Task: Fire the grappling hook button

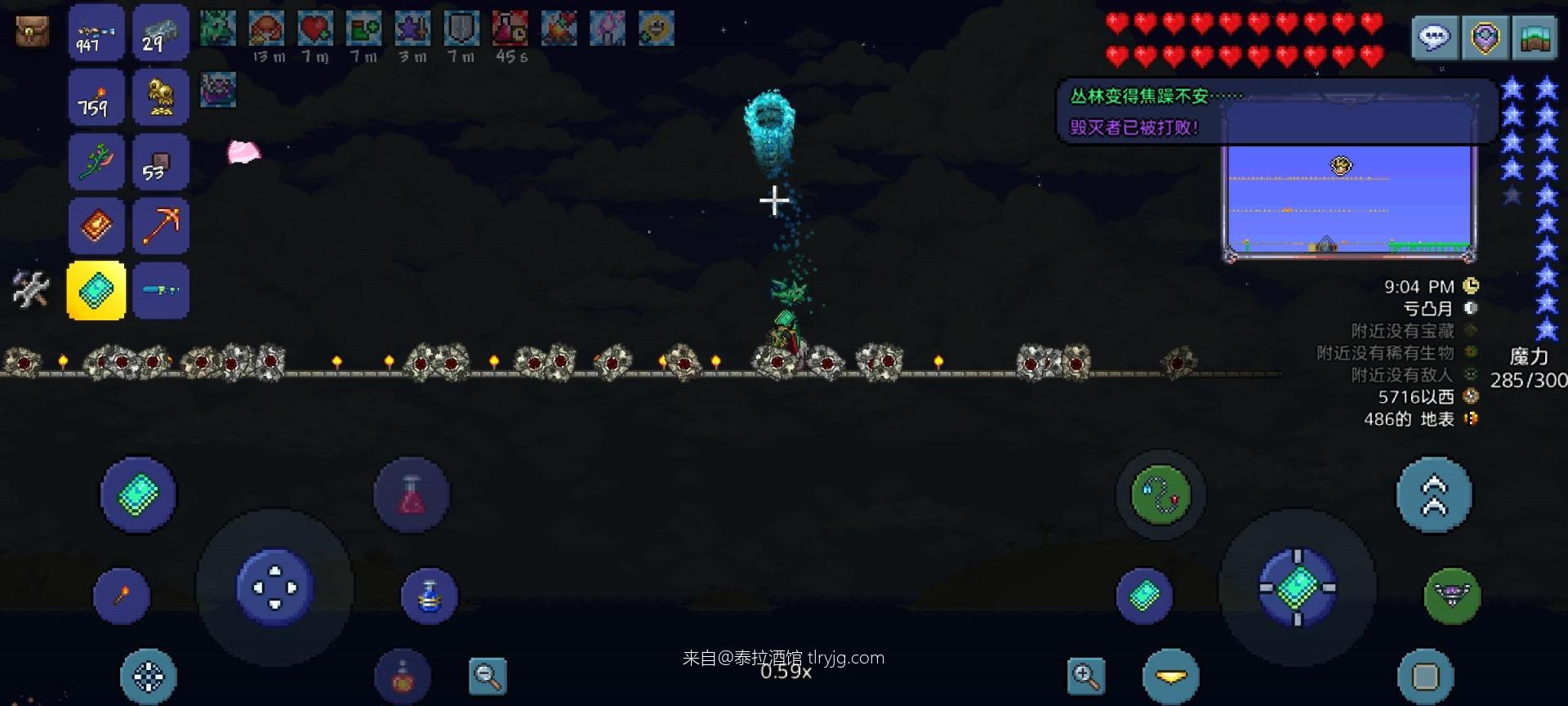Action: coord(1160,494)
